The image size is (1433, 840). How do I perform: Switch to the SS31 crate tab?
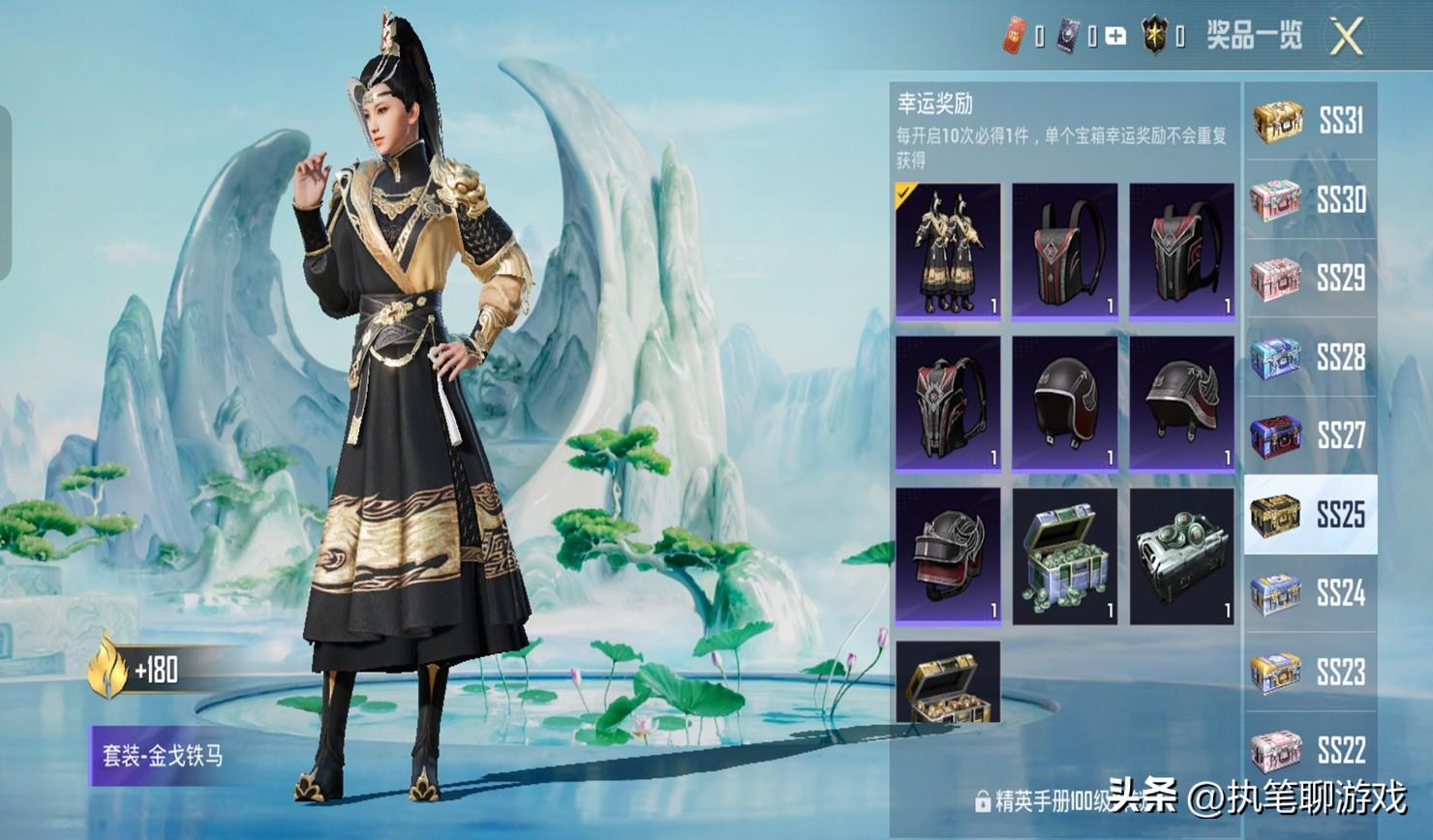[x=1310, y=121]
